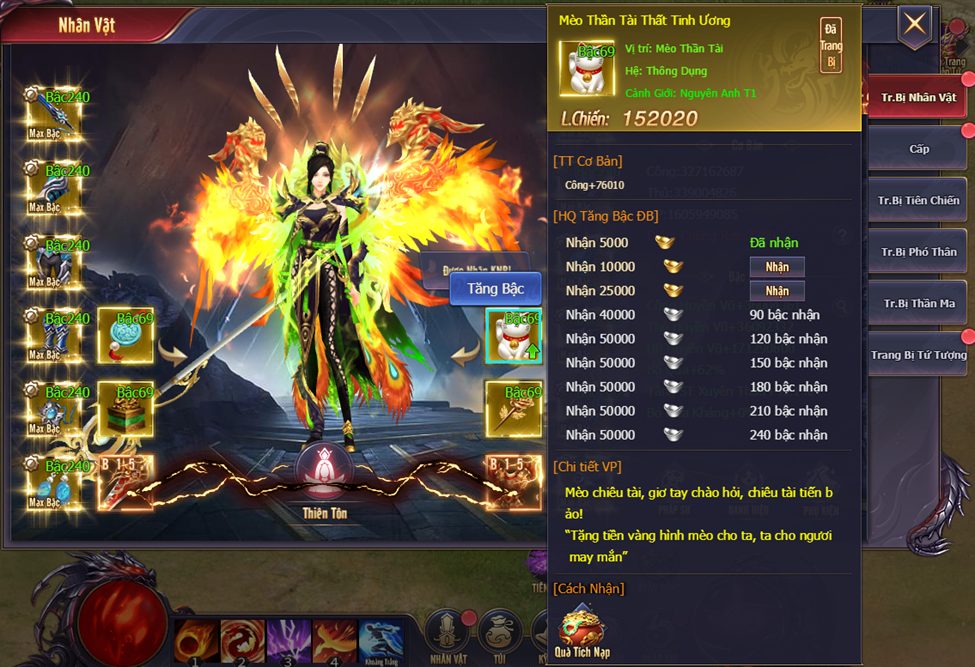Click the Nhân Vật HUD icon
Screen dimensions: 975x667
(x=446, y=636)
